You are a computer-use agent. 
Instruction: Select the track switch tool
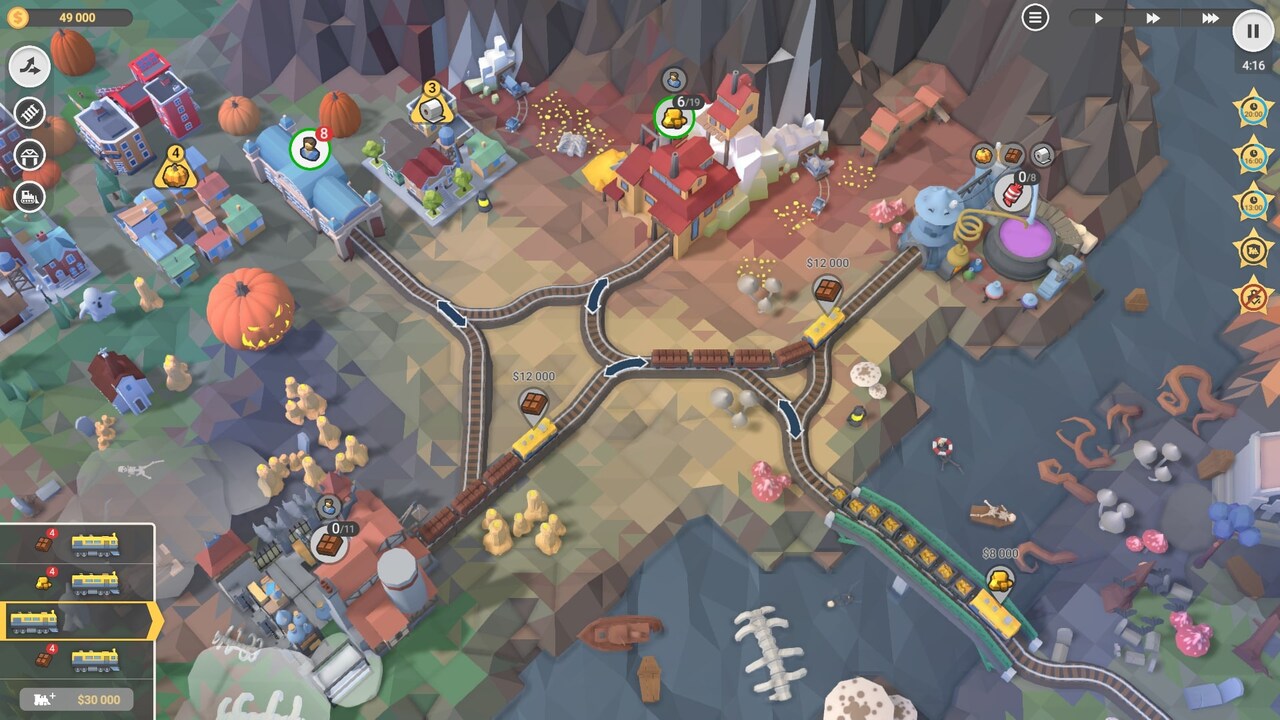point(28,67)
